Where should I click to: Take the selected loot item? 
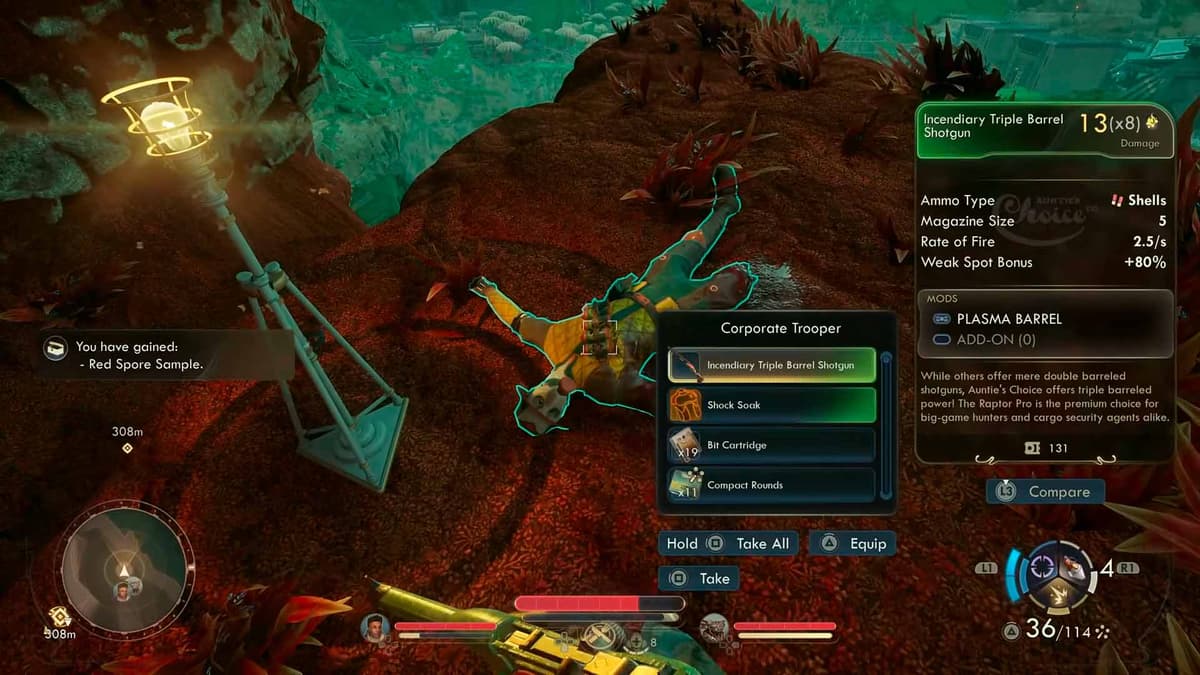pos(699,579)
